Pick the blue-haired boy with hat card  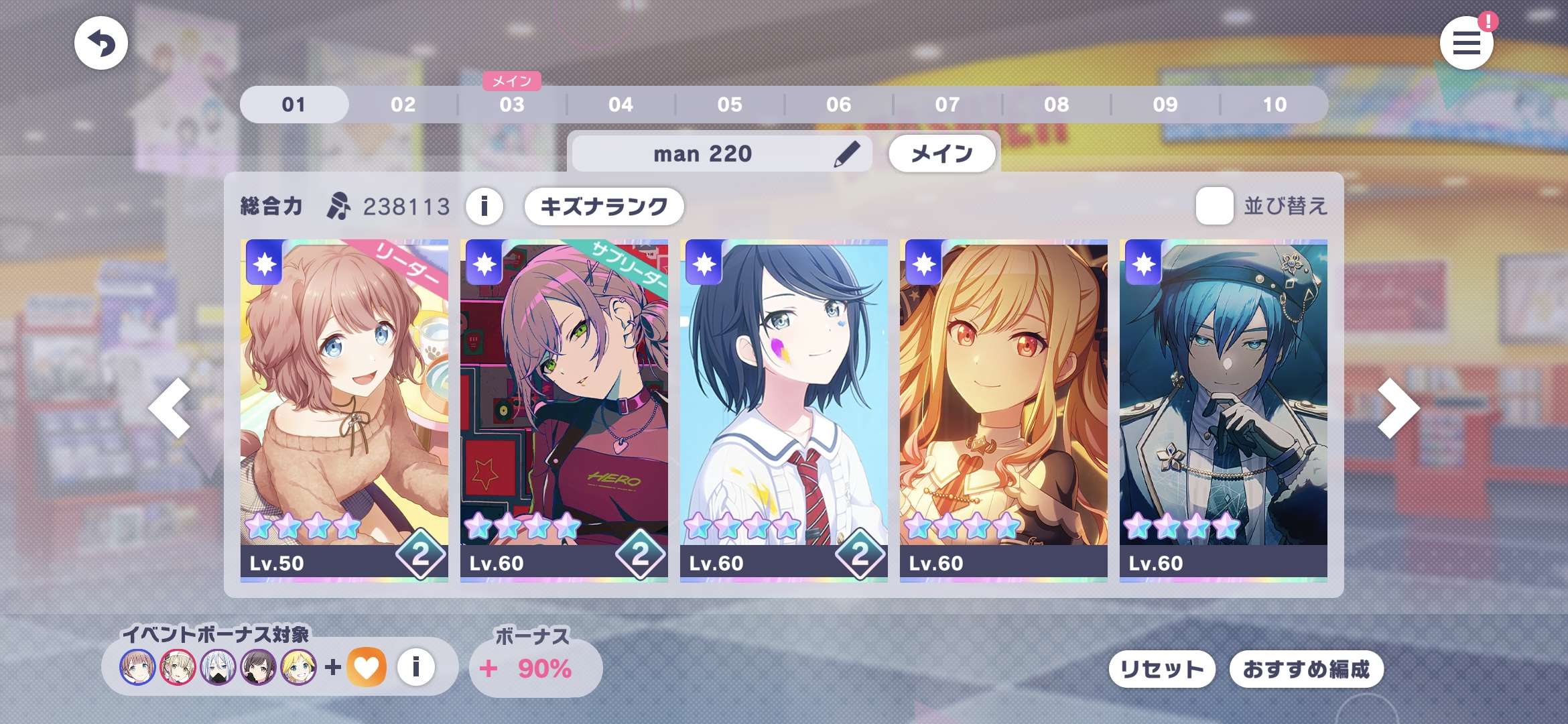pyautogui.click(x=1223, y=410)
